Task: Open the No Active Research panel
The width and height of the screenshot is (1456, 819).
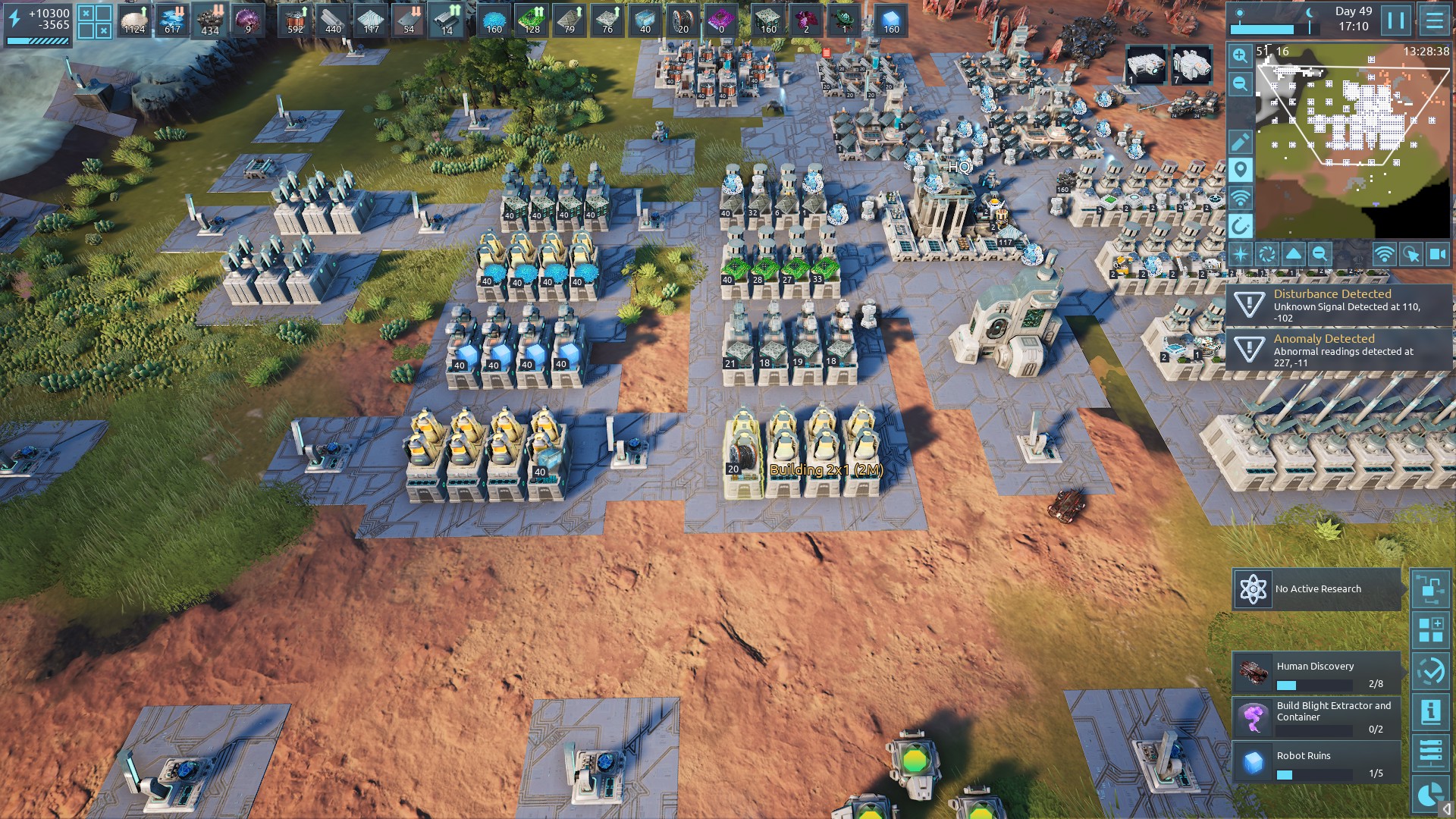Action: [1316, 589]
